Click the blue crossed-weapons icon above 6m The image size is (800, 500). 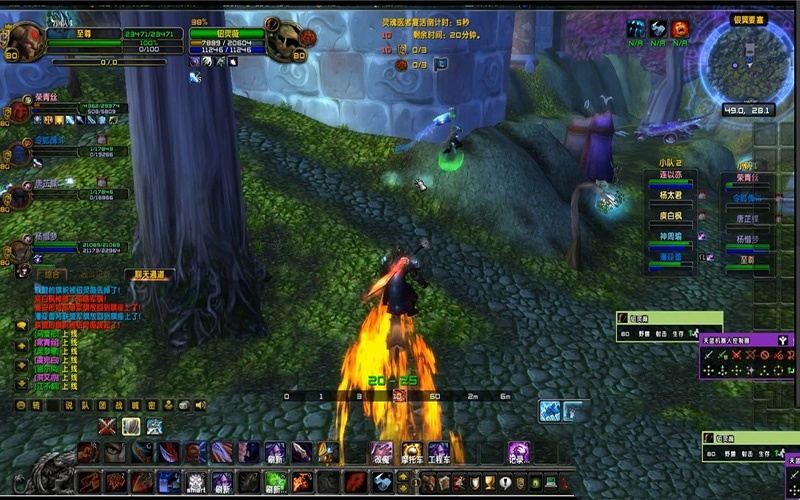(x=549, y=410)
